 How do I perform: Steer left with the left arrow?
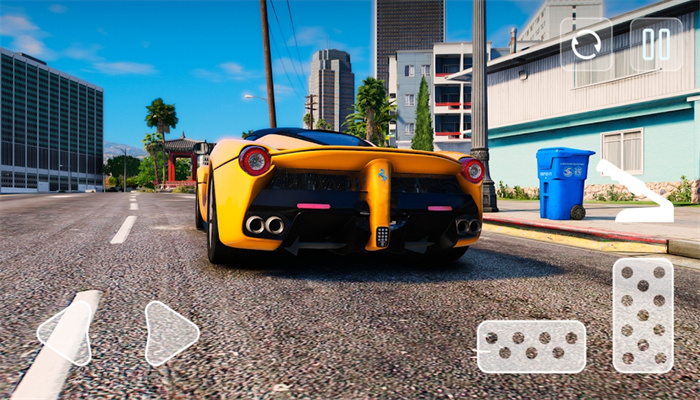(x=64, y=333)
